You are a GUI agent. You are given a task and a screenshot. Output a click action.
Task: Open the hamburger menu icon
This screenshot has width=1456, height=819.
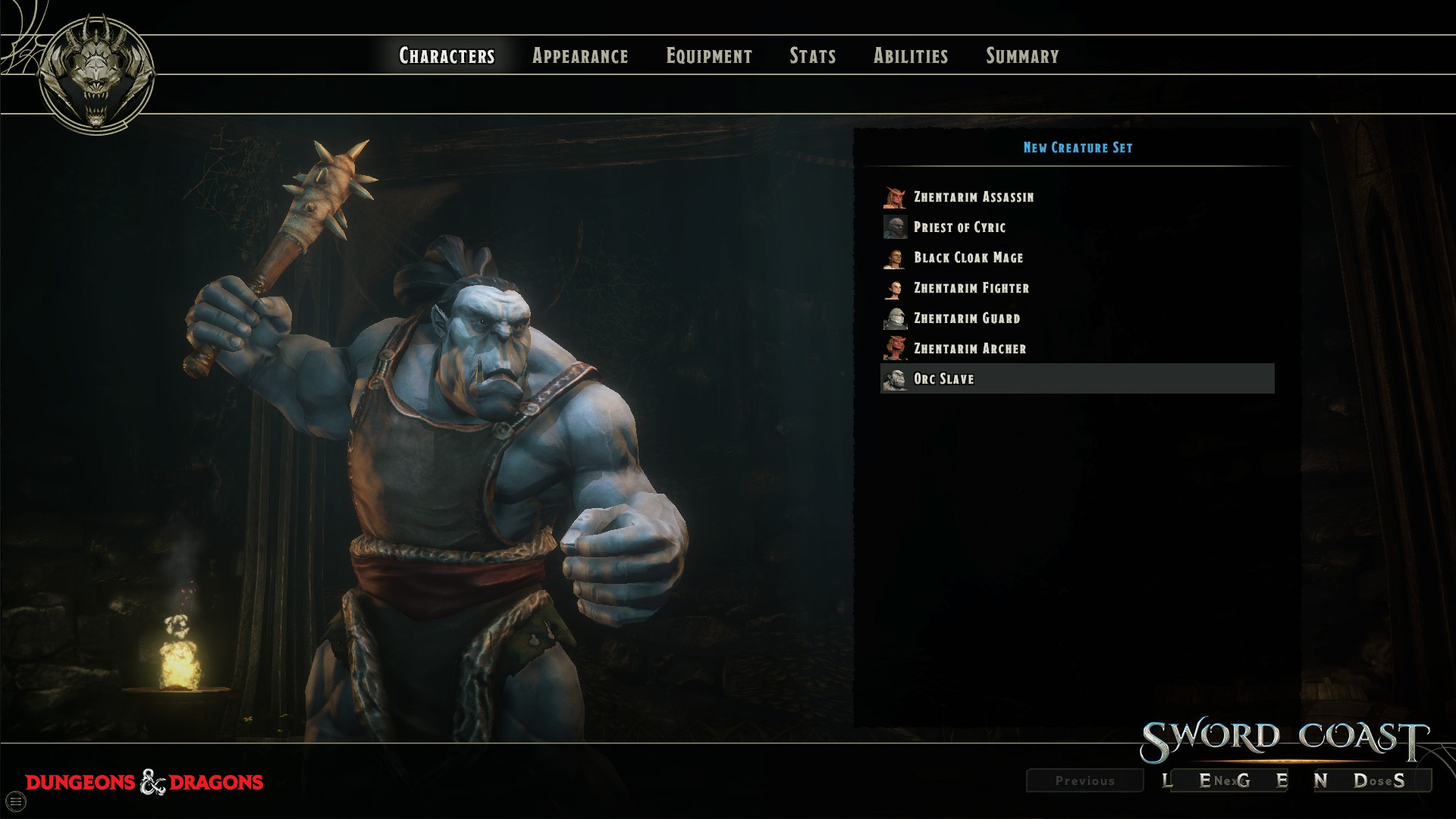click(x=16, y=802)
